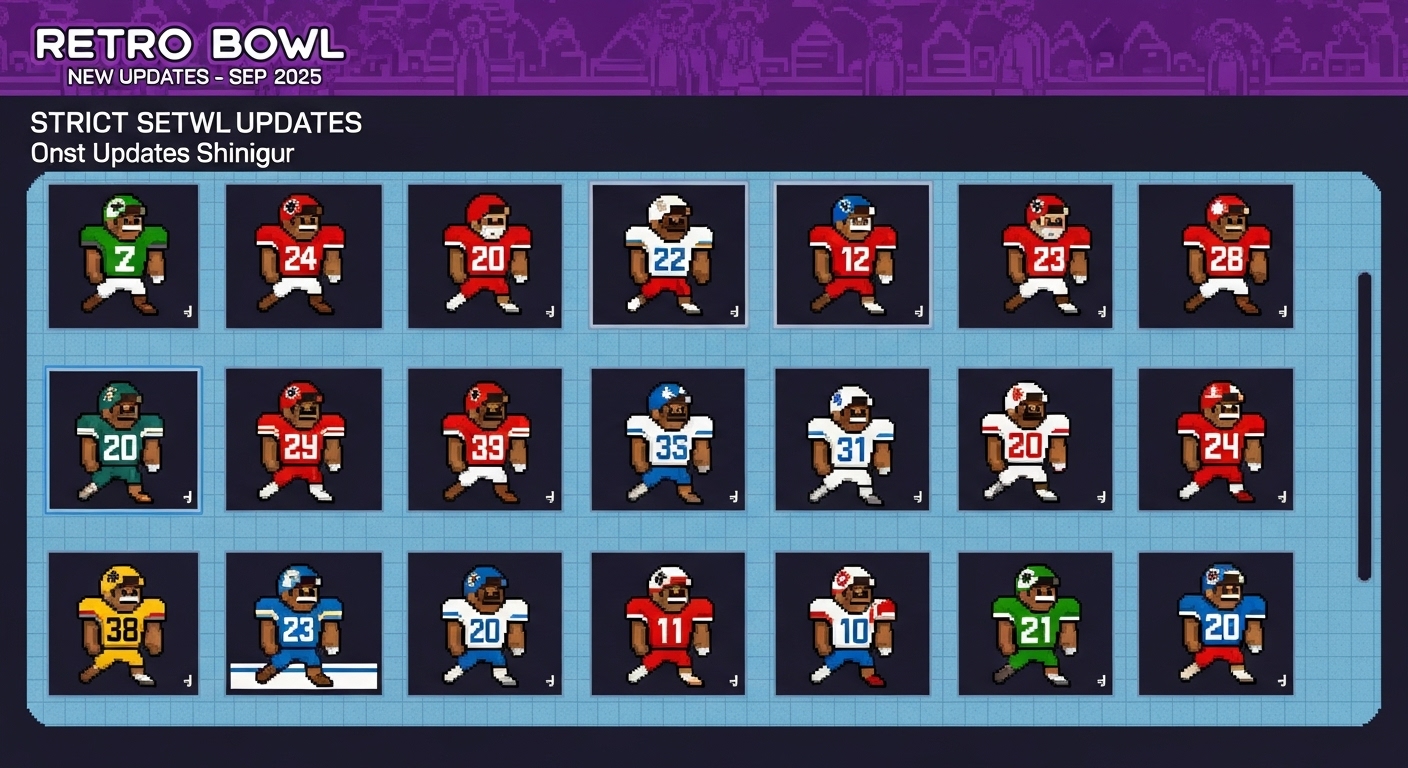
Task: Choose the red jersey number 39 player
Action: pos(485,440)
